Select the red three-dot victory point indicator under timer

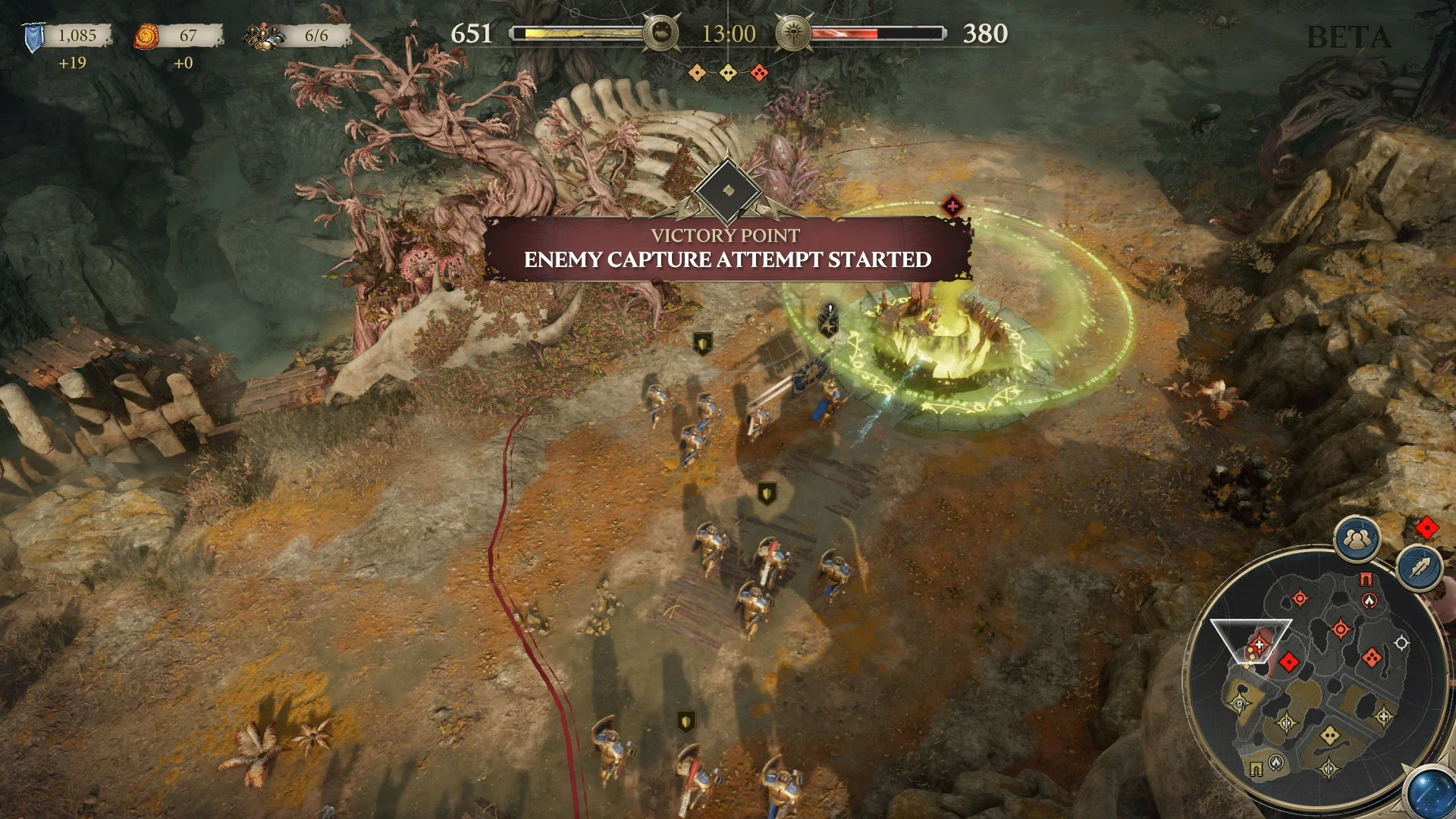pos(759,73)
